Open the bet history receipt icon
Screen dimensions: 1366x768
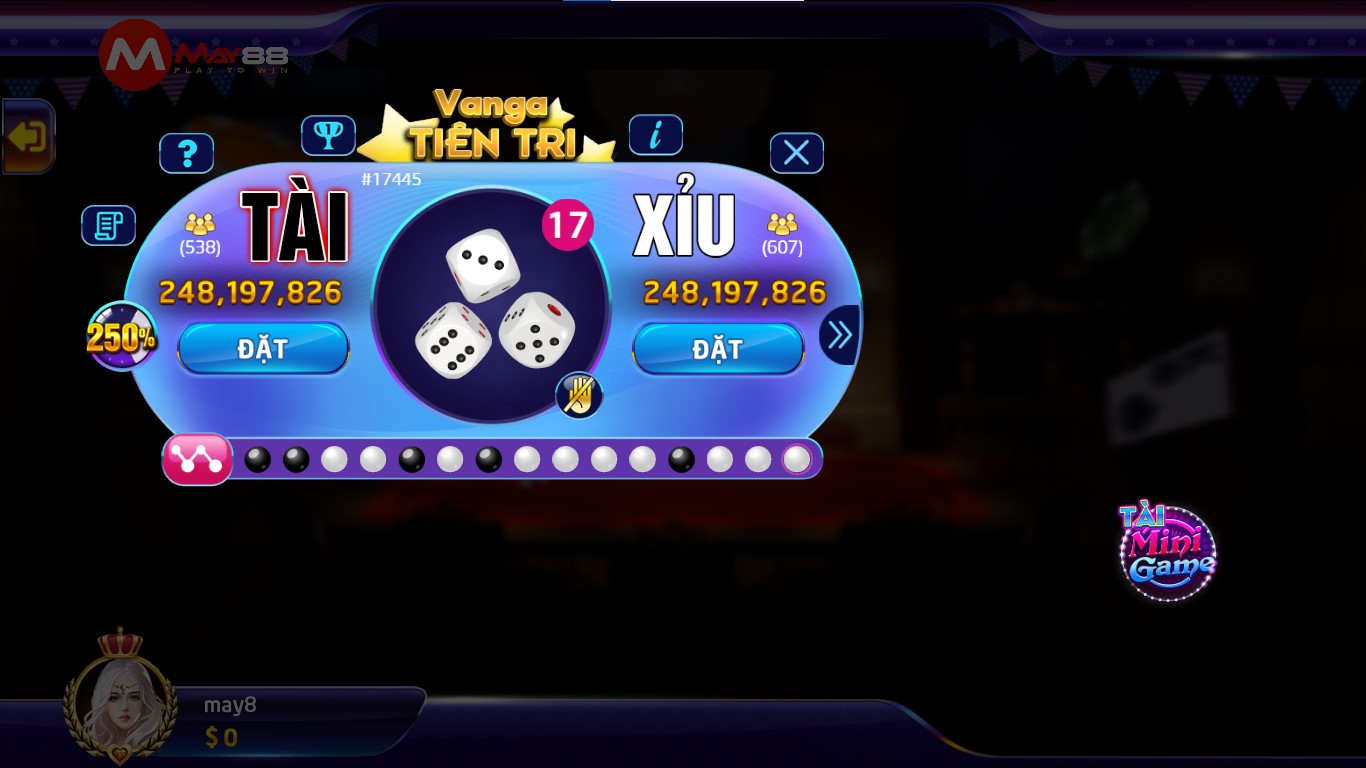(108, 225)
